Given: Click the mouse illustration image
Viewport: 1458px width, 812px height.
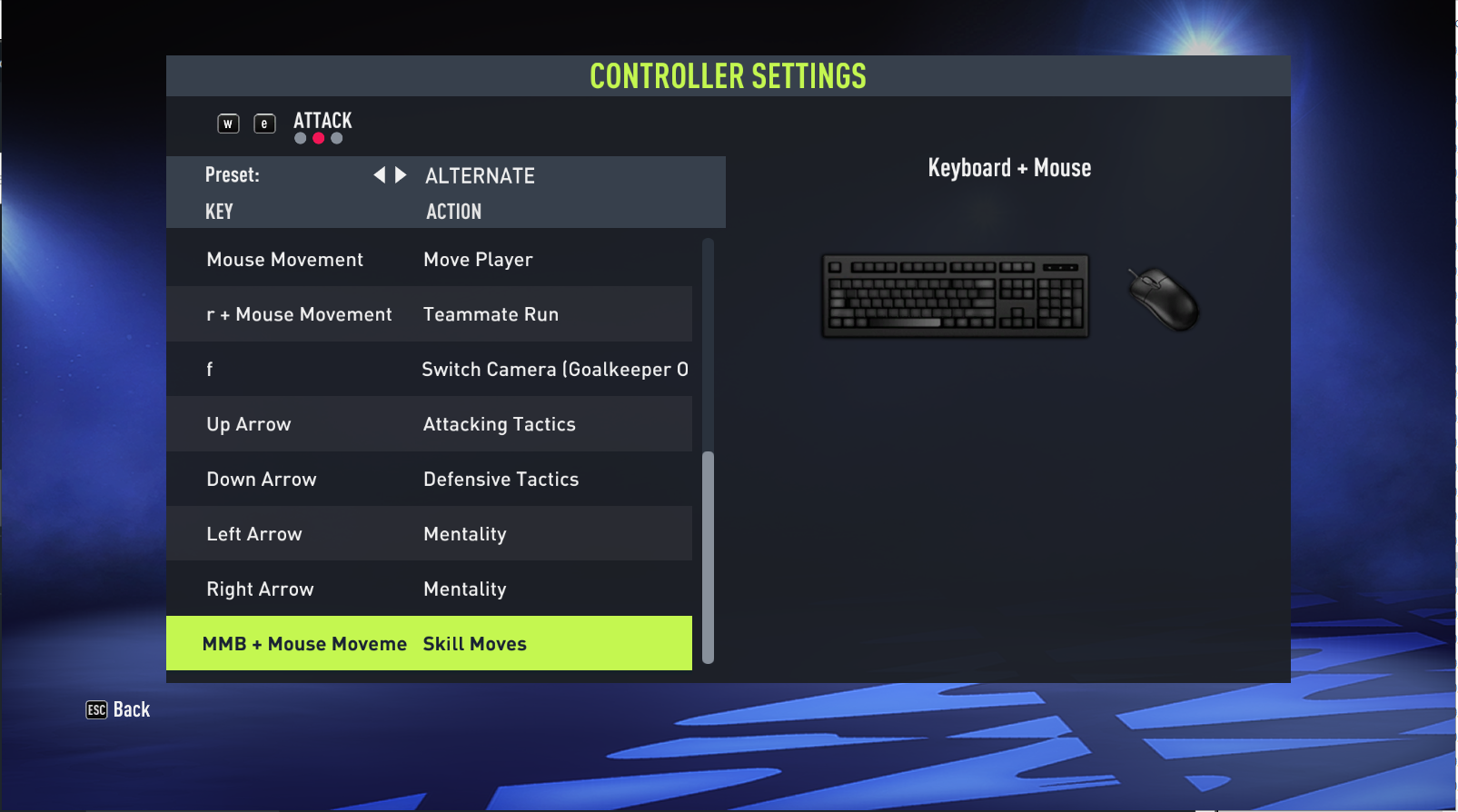Looking at the screenshot, I should [1164, 300].
